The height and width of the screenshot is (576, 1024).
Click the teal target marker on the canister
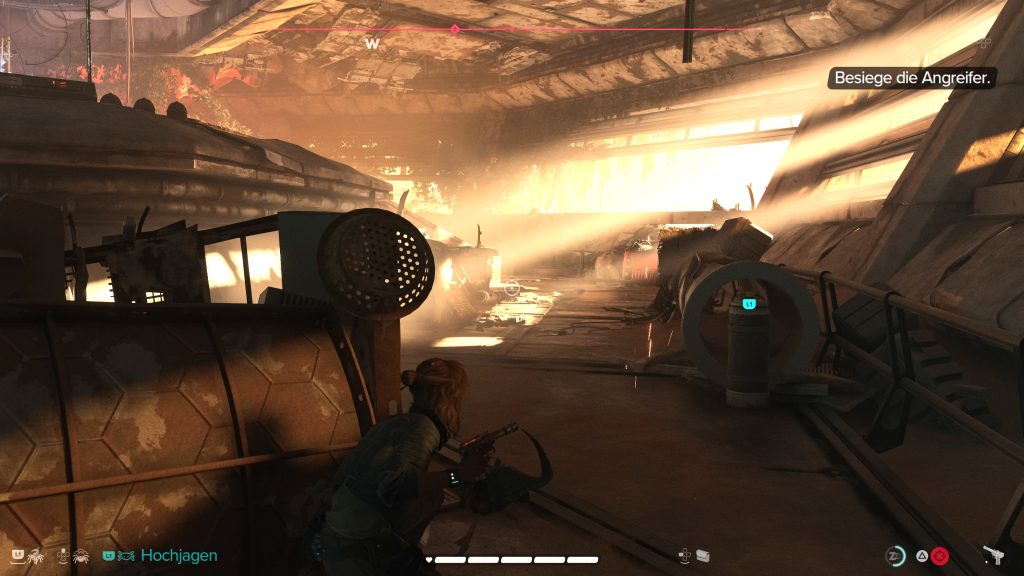[x=748, y=303]
